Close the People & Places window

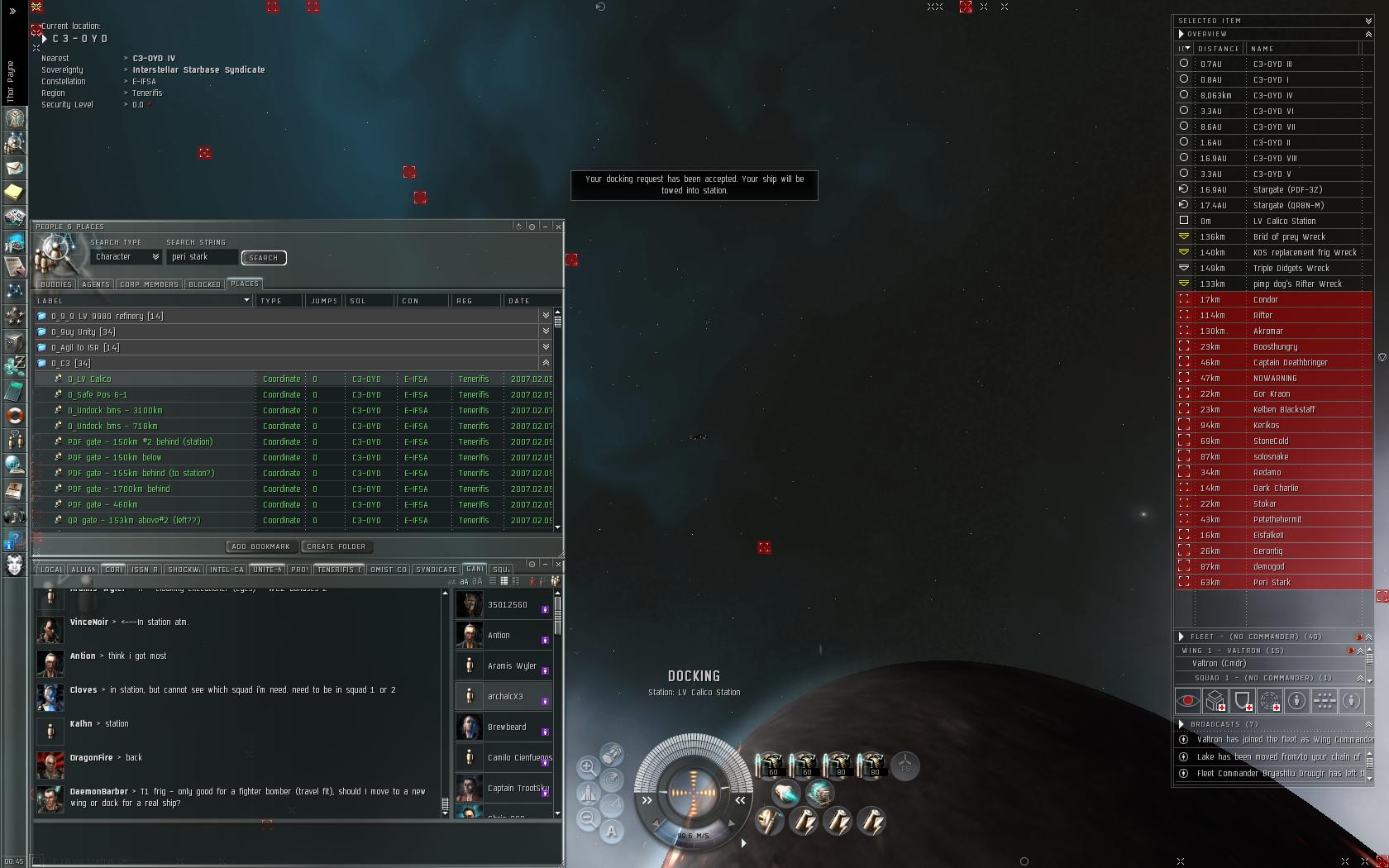(x=559, y=227)
